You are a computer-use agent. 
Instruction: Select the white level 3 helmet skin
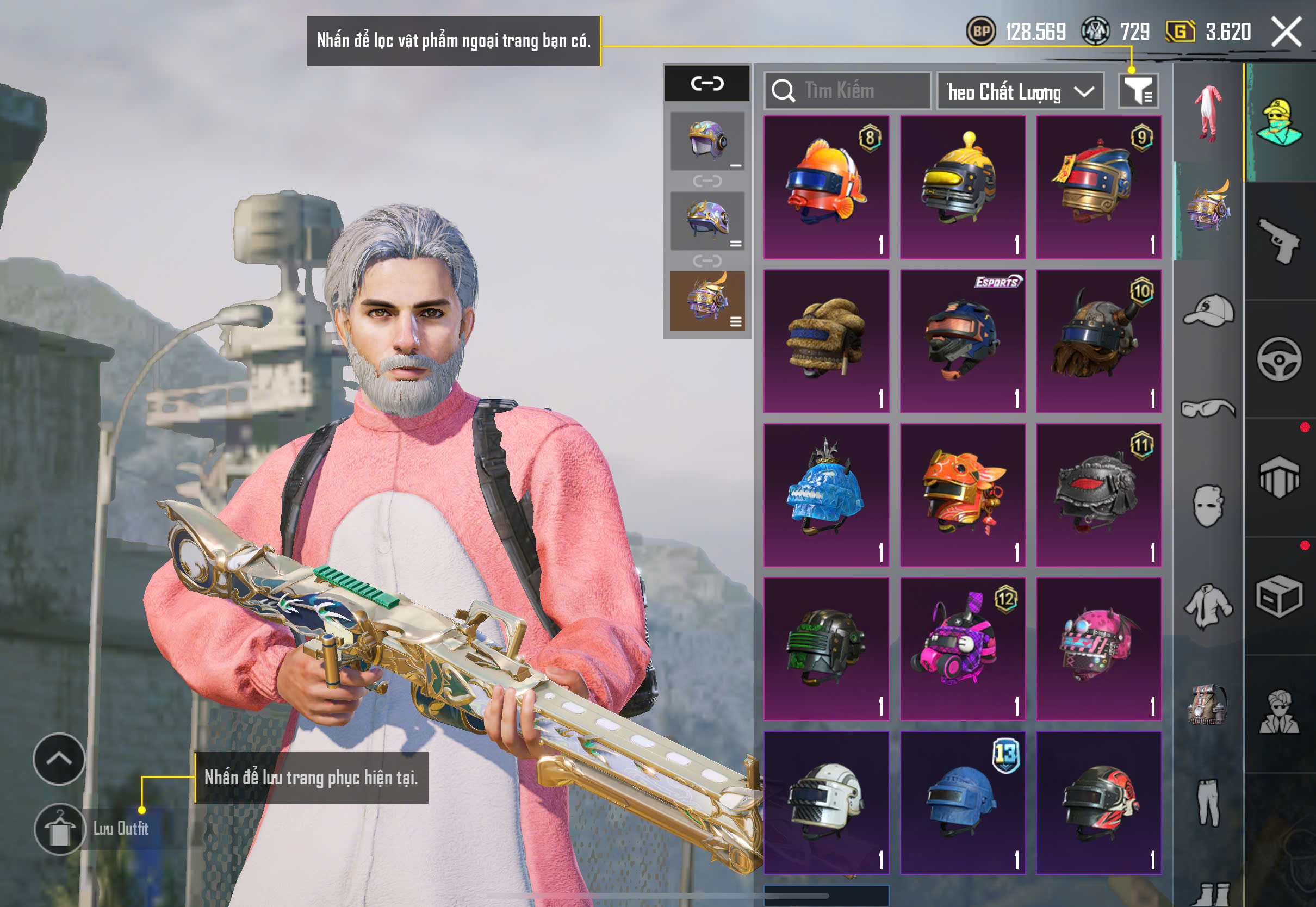[826, 803]
